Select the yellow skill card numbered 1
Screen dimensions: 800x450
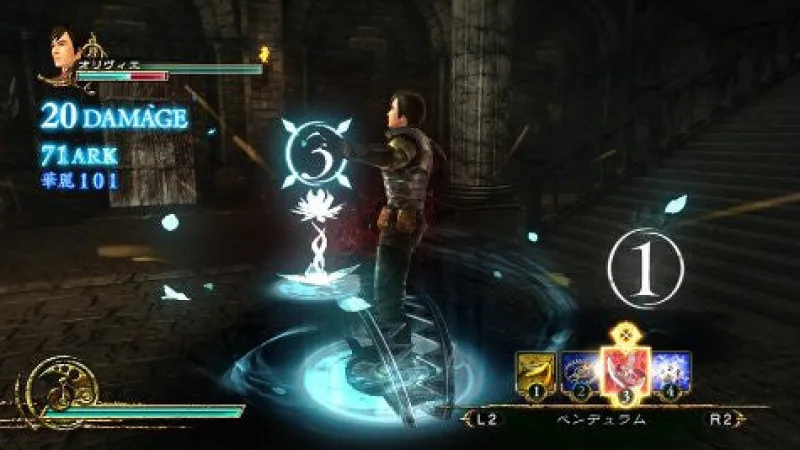point(535,373)
